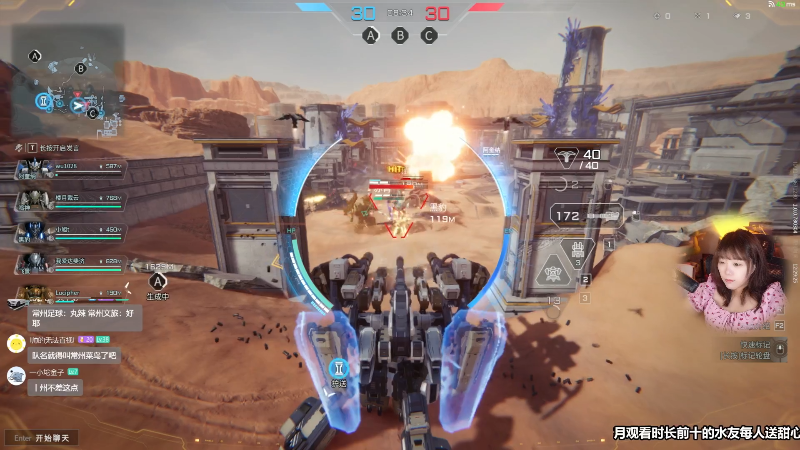Viewport: 800px width, 450px height.
Task: Select capture point B objective marker
Action: click(x=400, y=35)
